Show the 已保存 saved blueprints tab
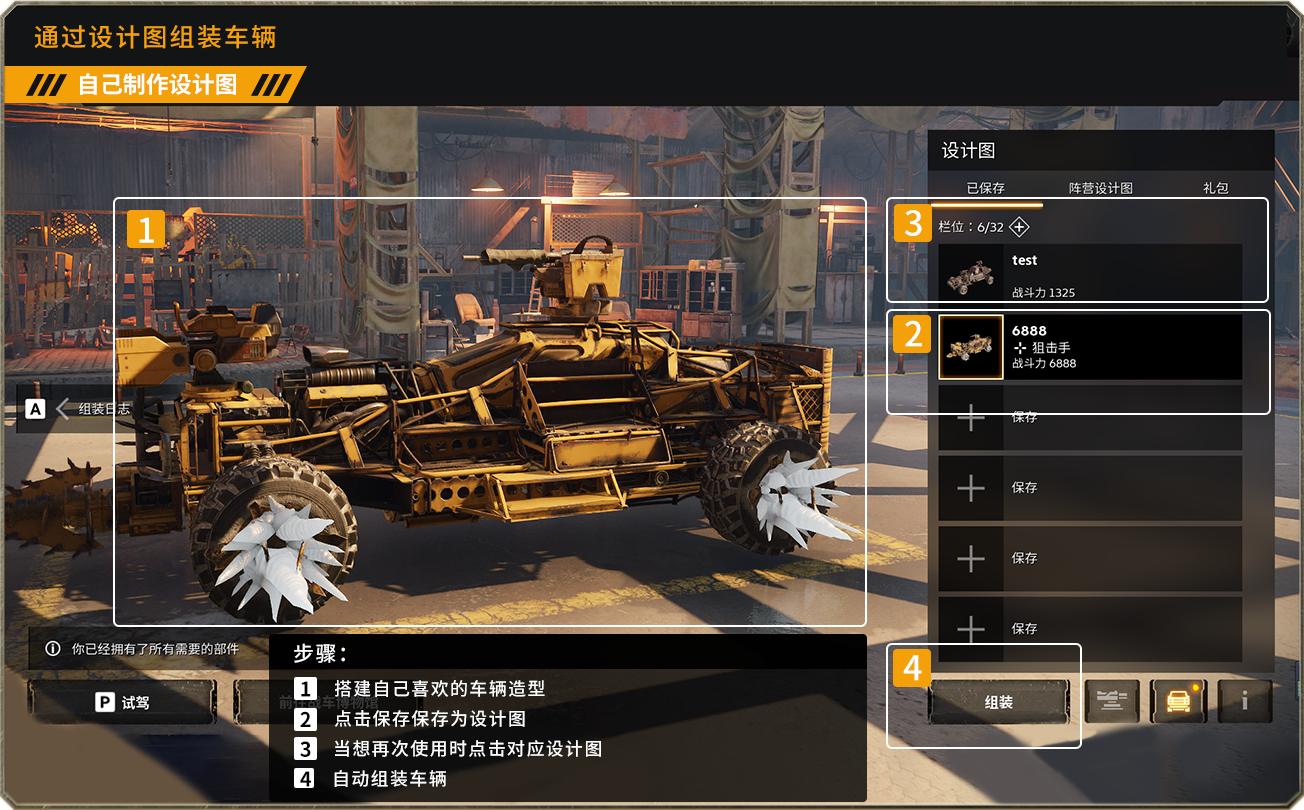Viewport: 1304px width, 810px height. coord(985,188)
